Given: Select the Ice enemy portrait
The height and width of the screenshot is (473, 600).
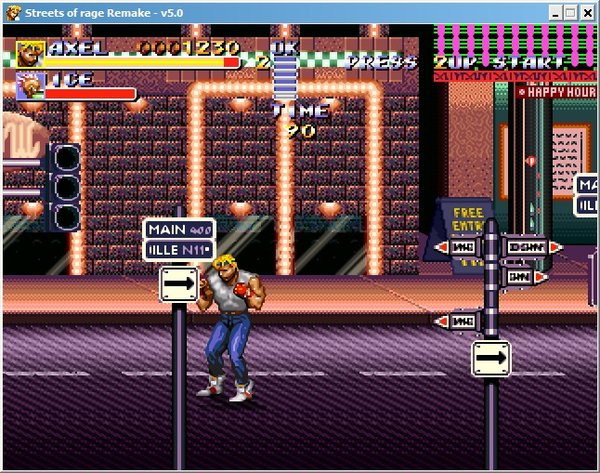Looking at the screenshot, I should (x=29, y=86).
